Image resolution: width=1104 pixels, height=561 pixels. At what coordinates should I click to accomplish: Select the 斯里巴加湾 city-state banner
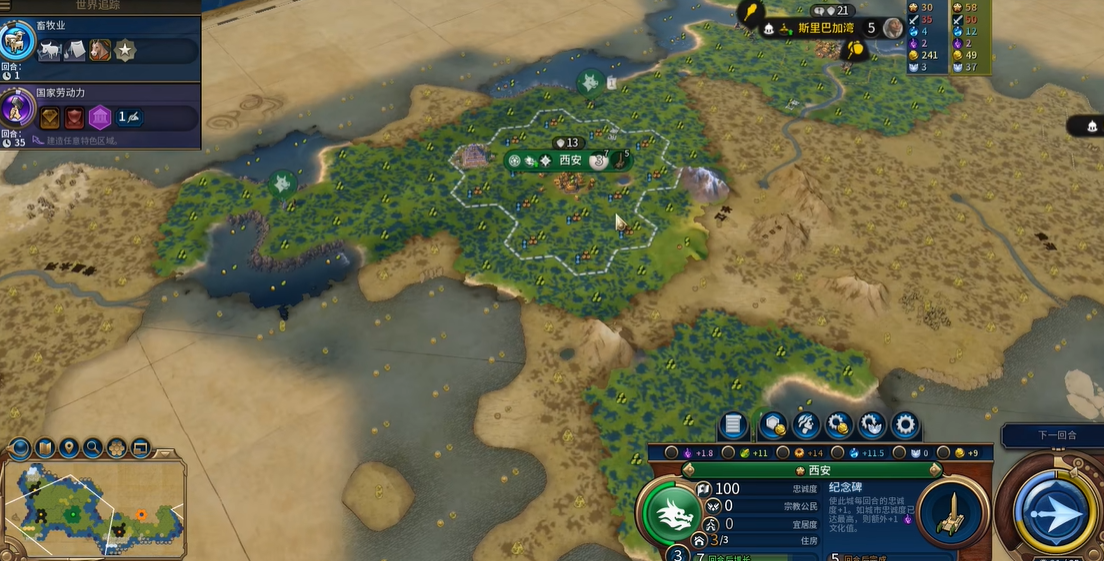click(x=812, y=28)
